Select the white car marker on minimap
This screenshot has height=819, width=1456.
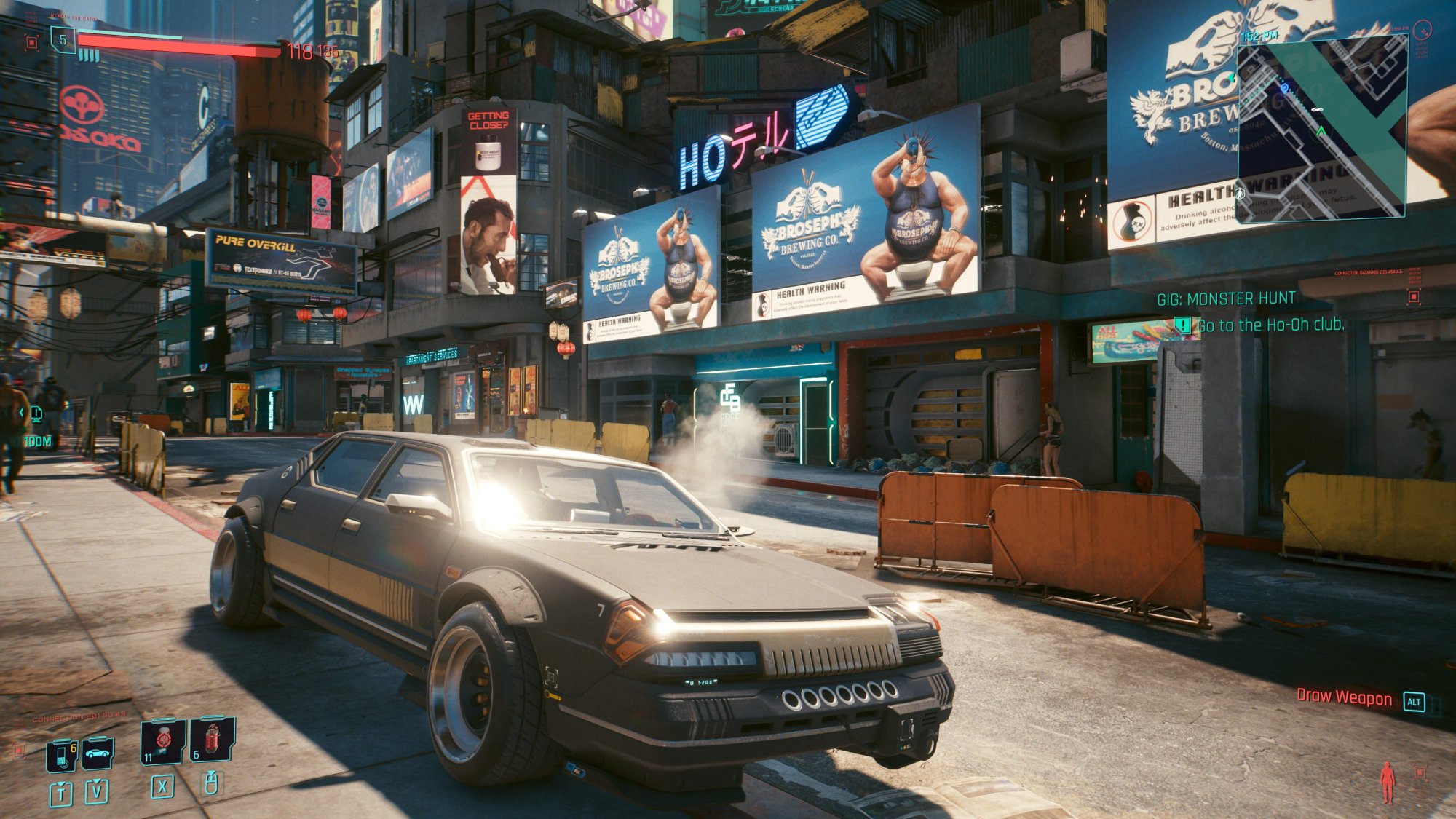tap(1316, 110)
